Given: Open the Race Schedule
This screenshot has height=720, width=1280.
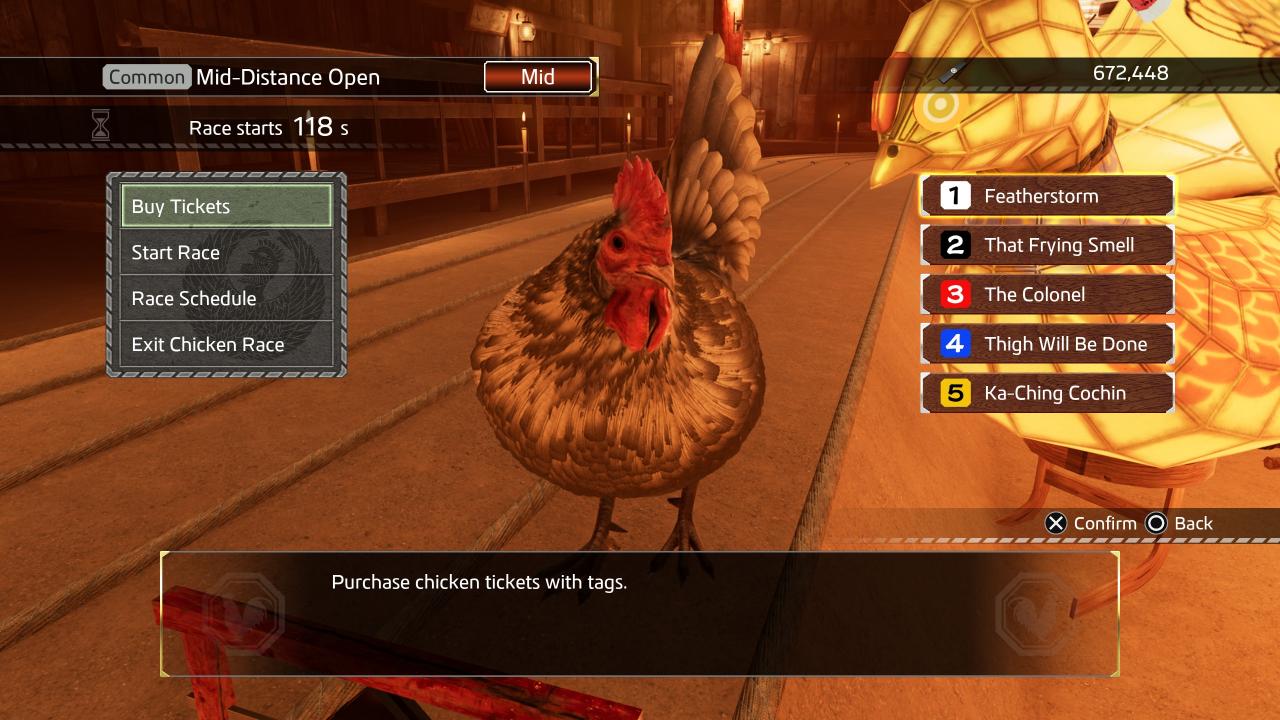Looking at the screenshot, I should tap(226, 298).
